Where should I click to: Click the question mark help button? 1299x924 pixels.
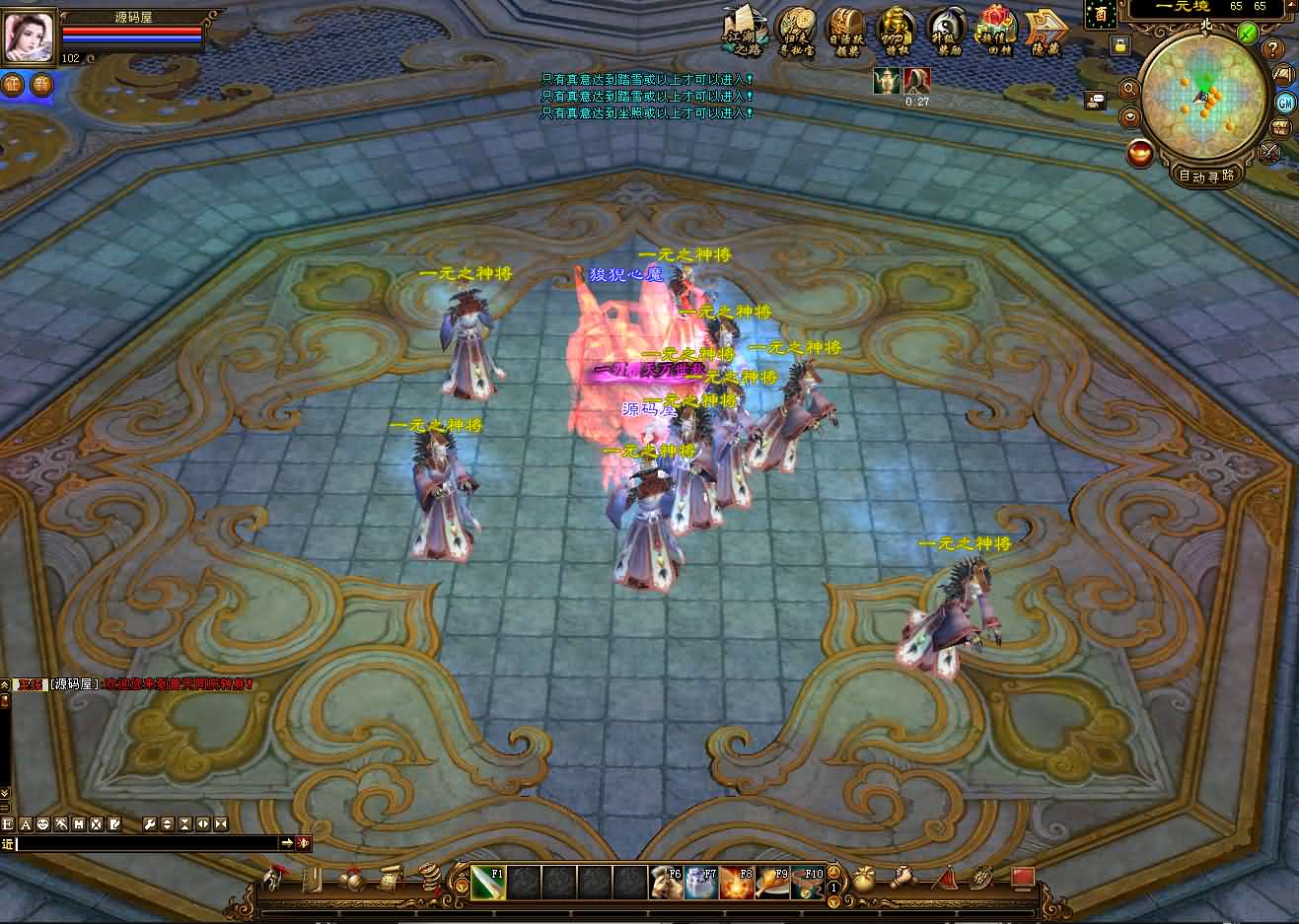coord(1273,49)
